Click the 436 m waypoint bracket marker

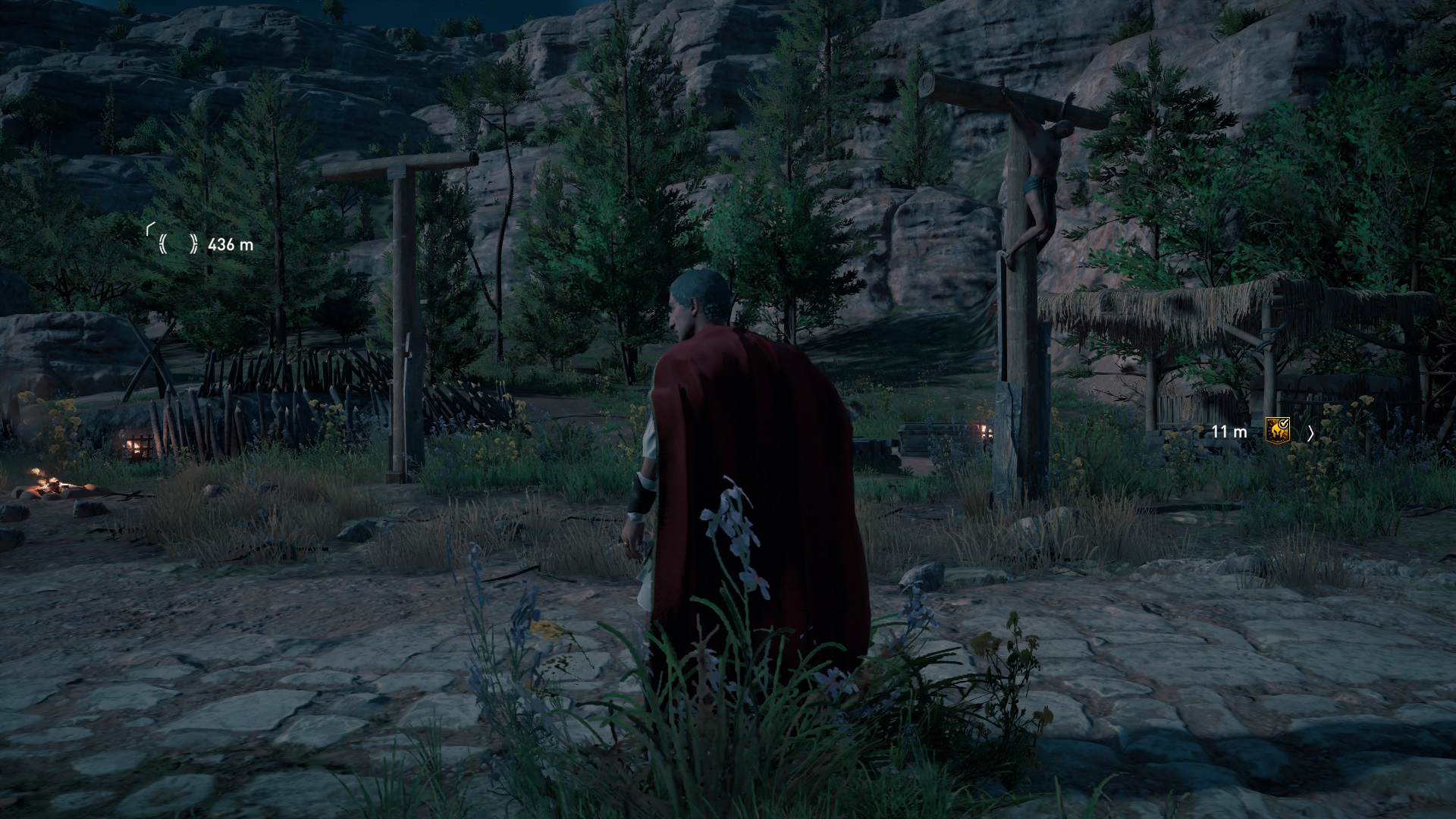[177, 243]
